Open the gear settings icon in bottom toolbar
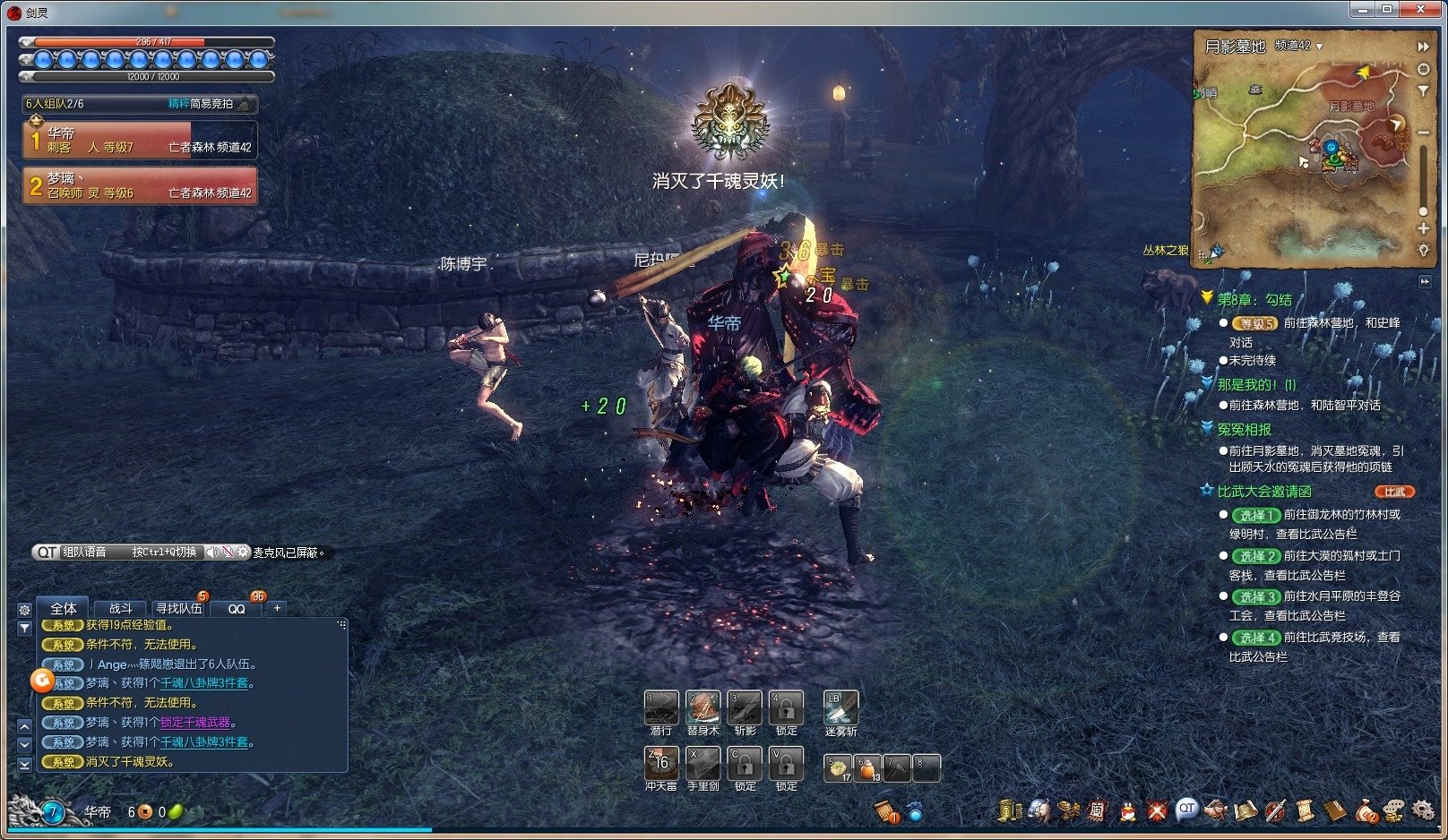 point(1422,810)
